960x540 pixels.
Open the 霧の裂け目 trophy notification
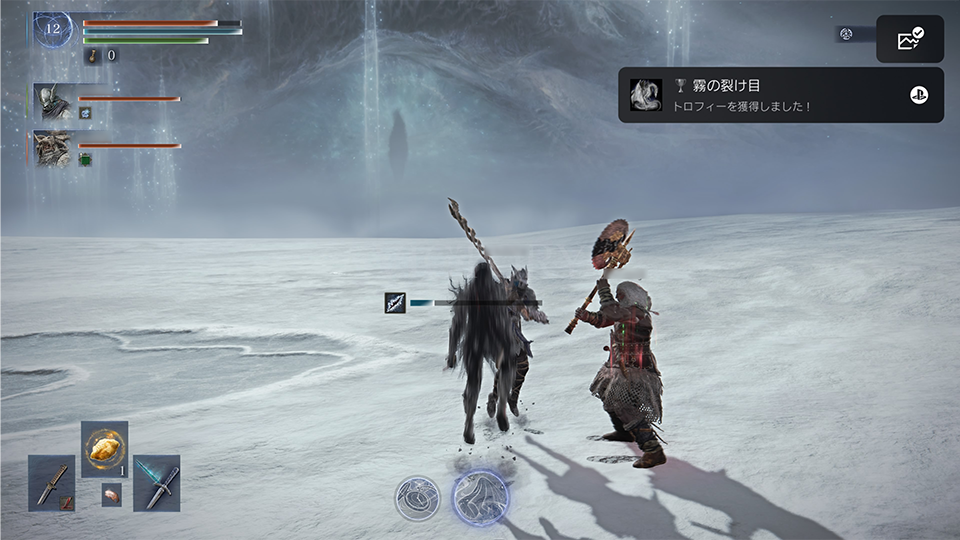tap(780, 95)
